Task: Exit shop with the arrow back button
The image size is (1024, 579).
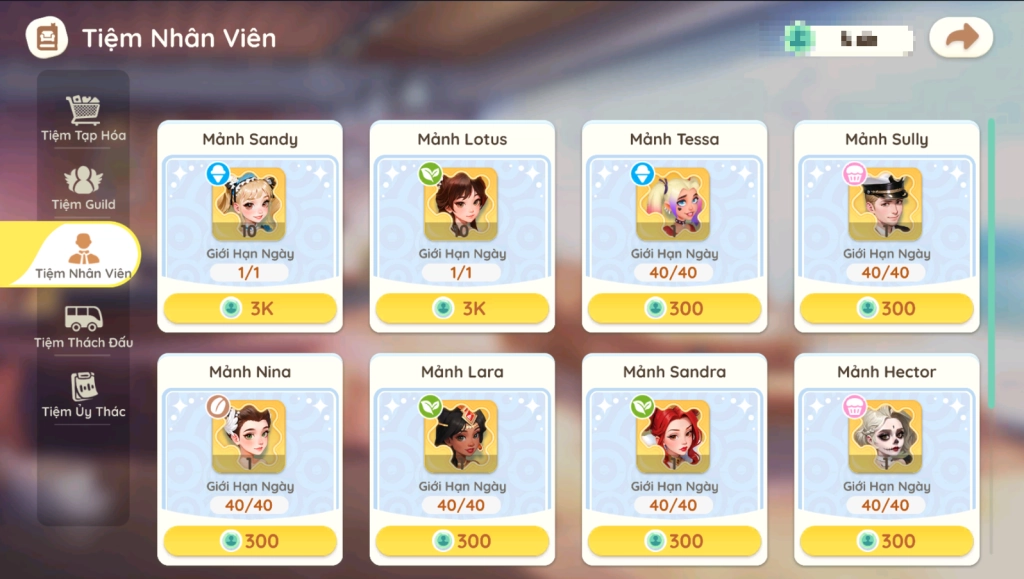Action: (x=961, y=38)
